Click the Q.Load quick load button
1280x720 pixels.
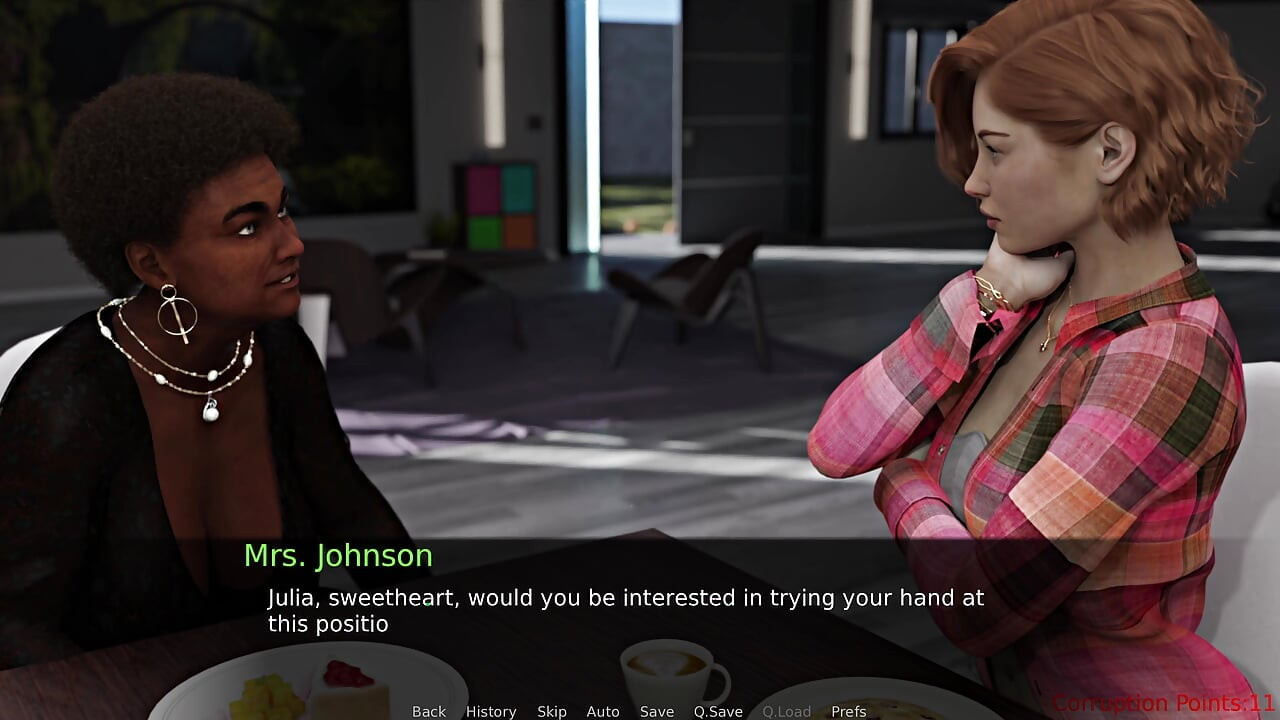(x=787, y=711)
